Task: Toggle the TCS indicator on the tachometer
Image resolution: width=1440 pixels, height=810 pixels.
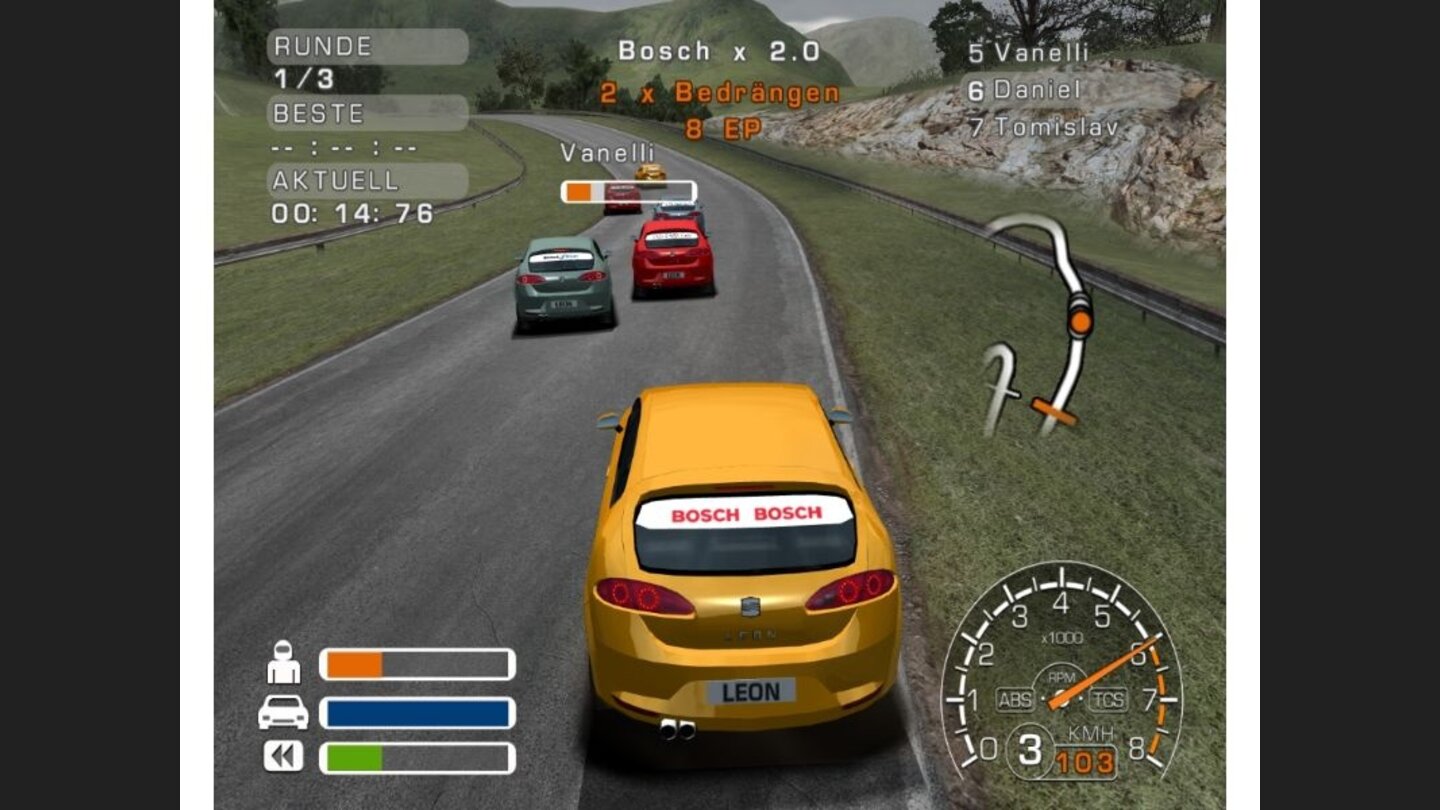Action: point(1108,699)
